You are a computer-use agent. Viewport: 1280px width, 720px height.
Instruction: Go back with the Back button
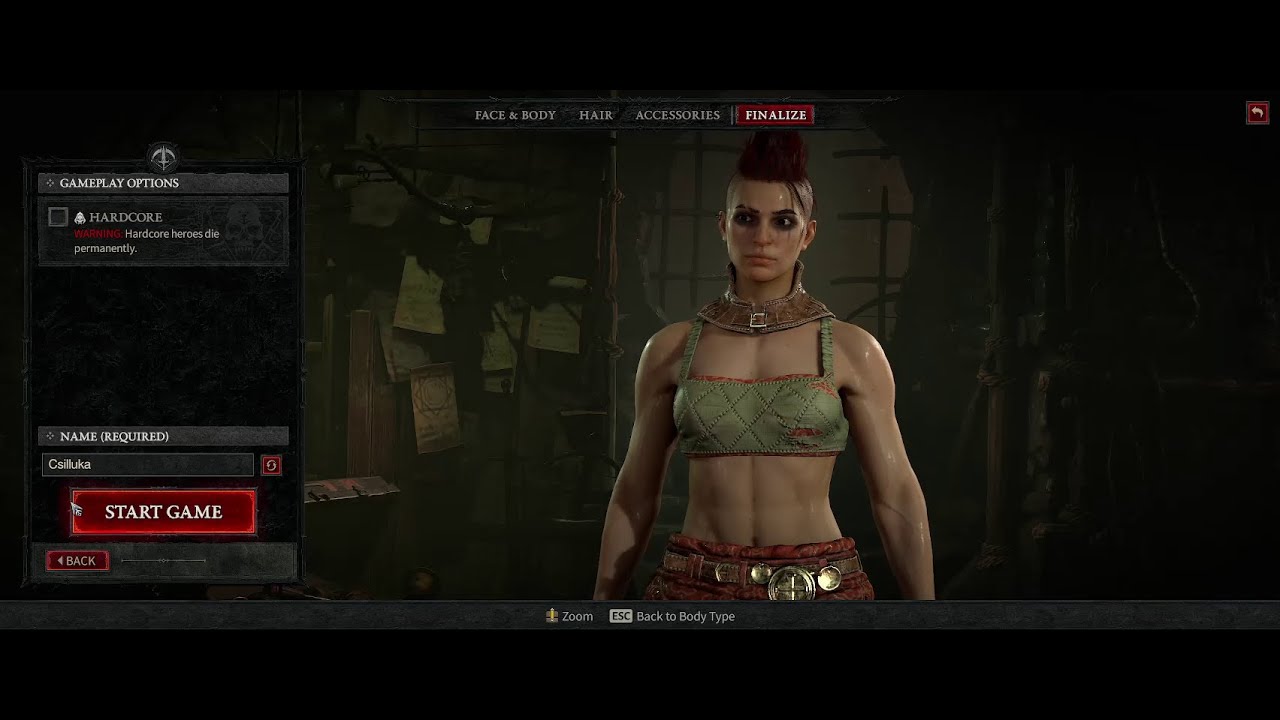(77, 561)
